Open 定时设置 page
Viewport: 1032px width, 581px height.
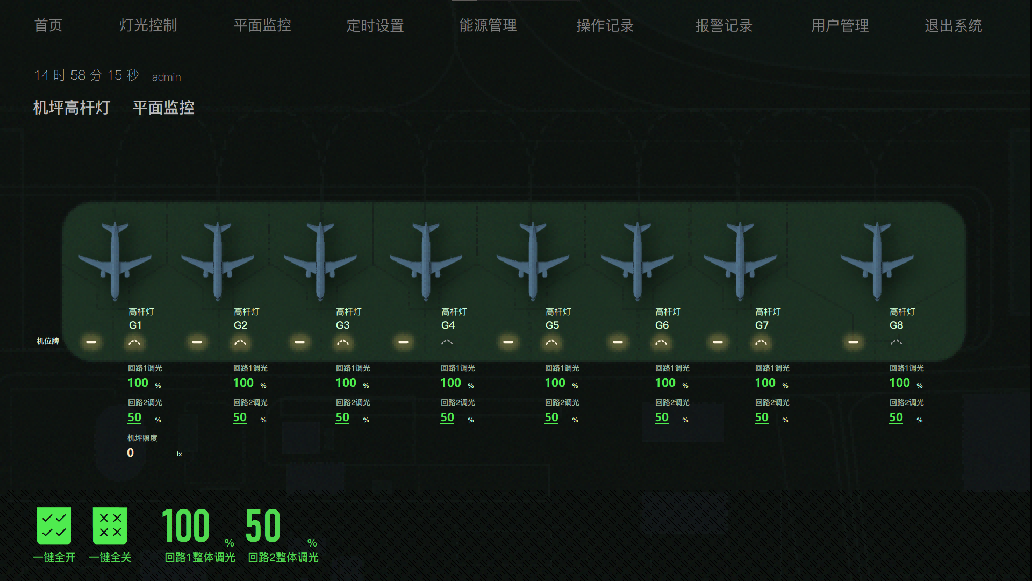tap(375, 26)
